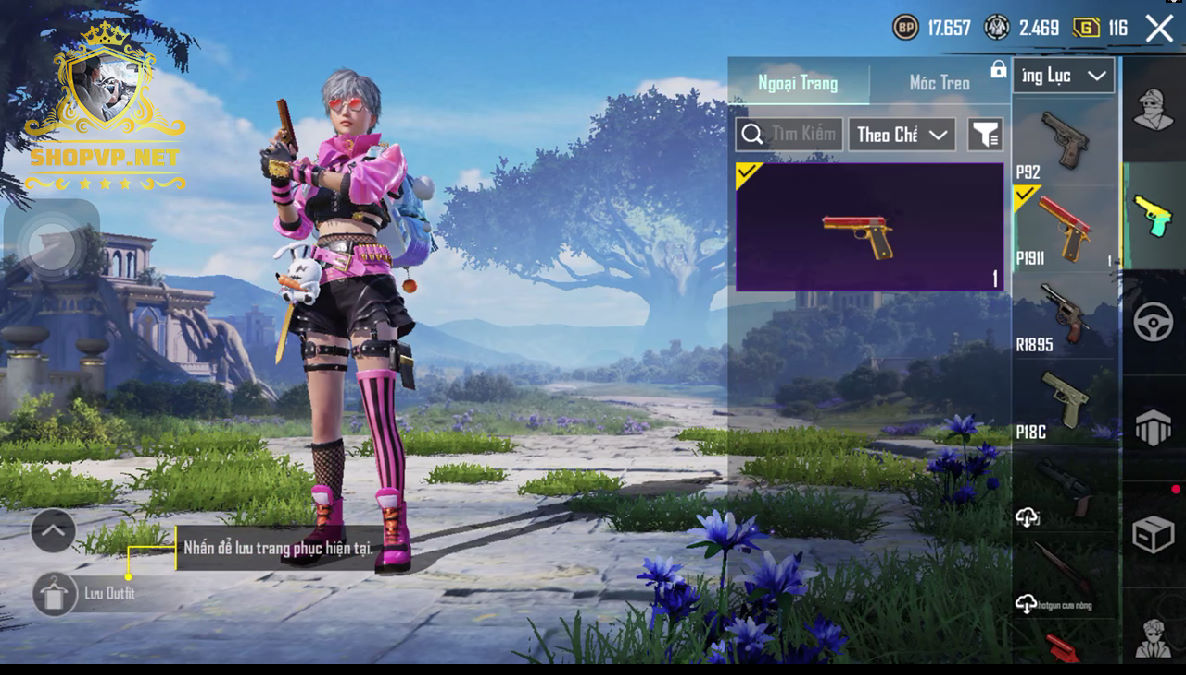Open the character outfit category
Screen dimensions: 1186x675
1153,109
